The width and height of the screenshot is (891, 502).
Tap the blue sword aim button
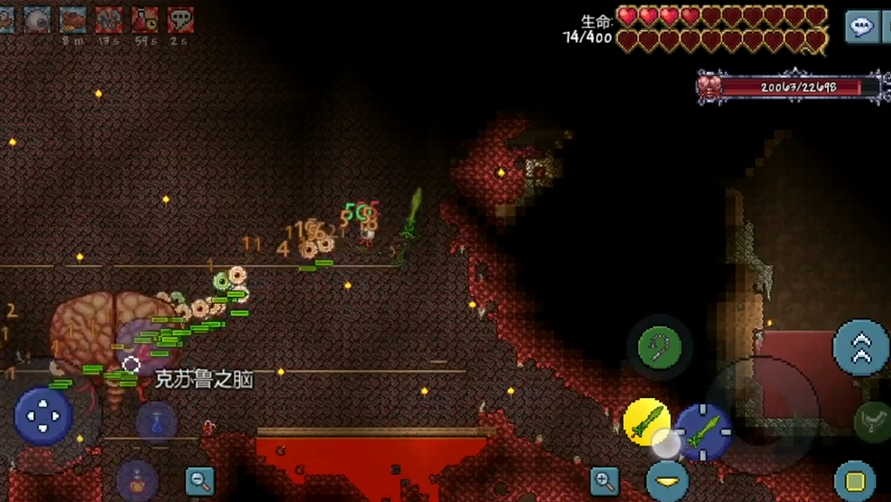[703, 431]
